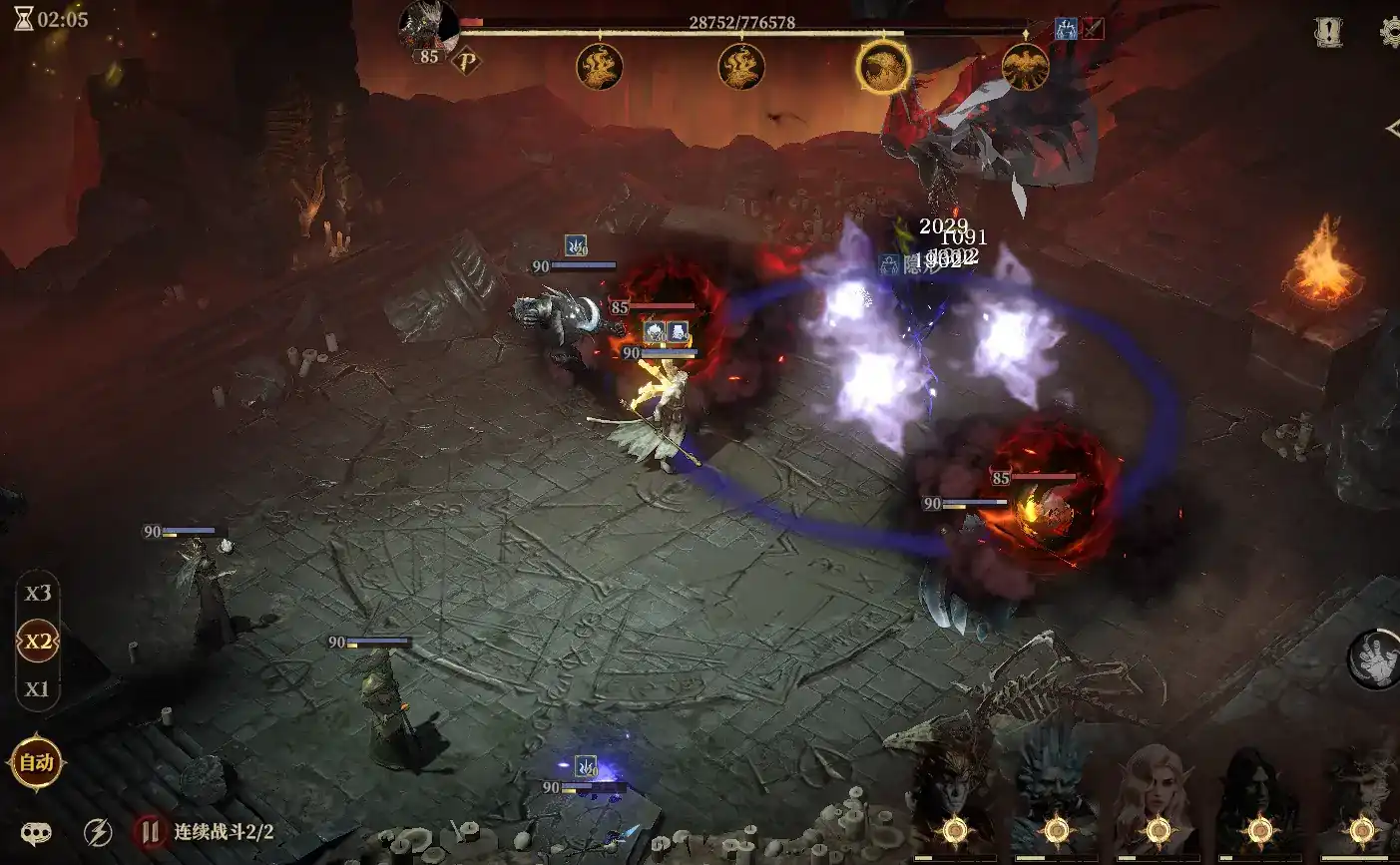Toggle the 自动 auto-battle button
Screen dimensions: 1400x865
tap(37, 763)
